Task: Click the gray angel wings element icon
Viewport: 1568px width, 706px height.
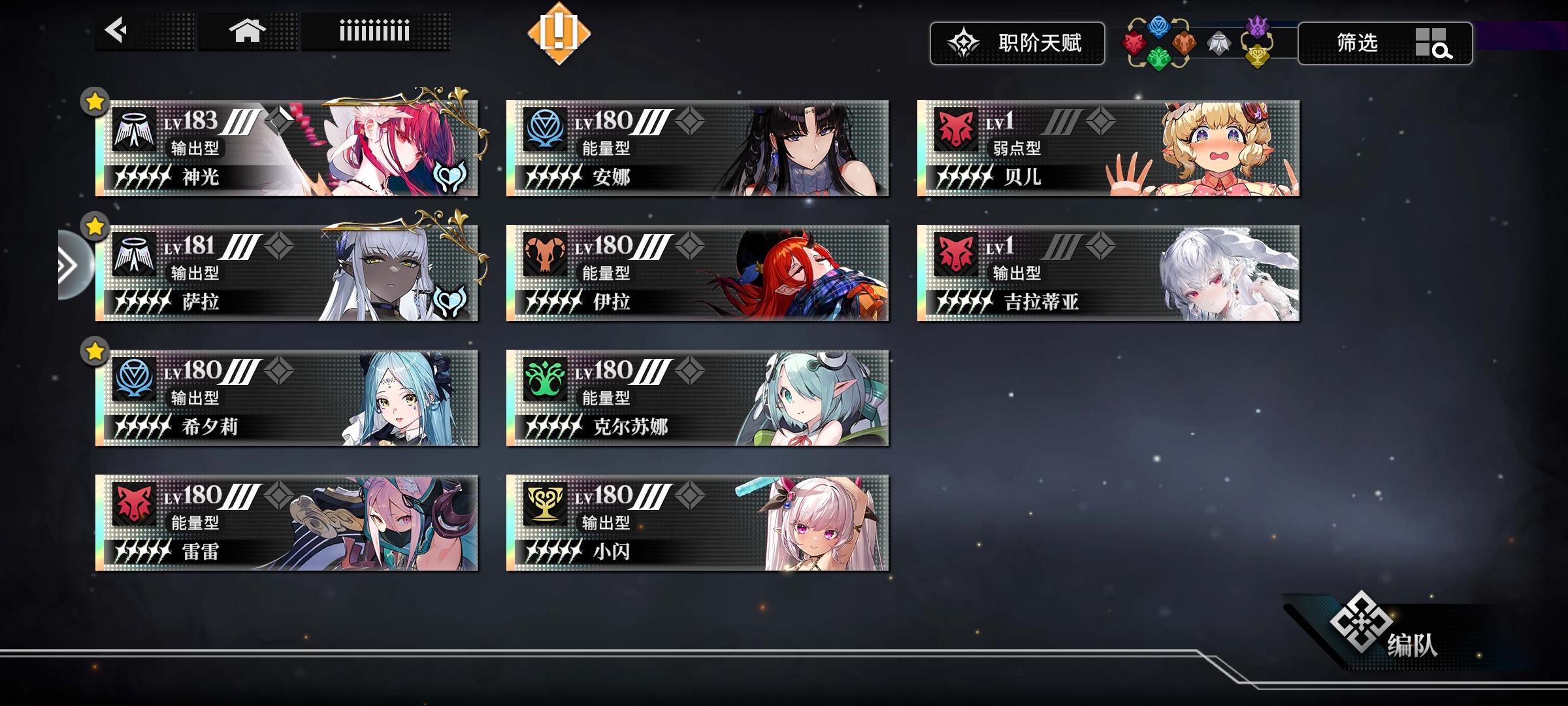Action: pyautogui.click(x=1218, y=42)
